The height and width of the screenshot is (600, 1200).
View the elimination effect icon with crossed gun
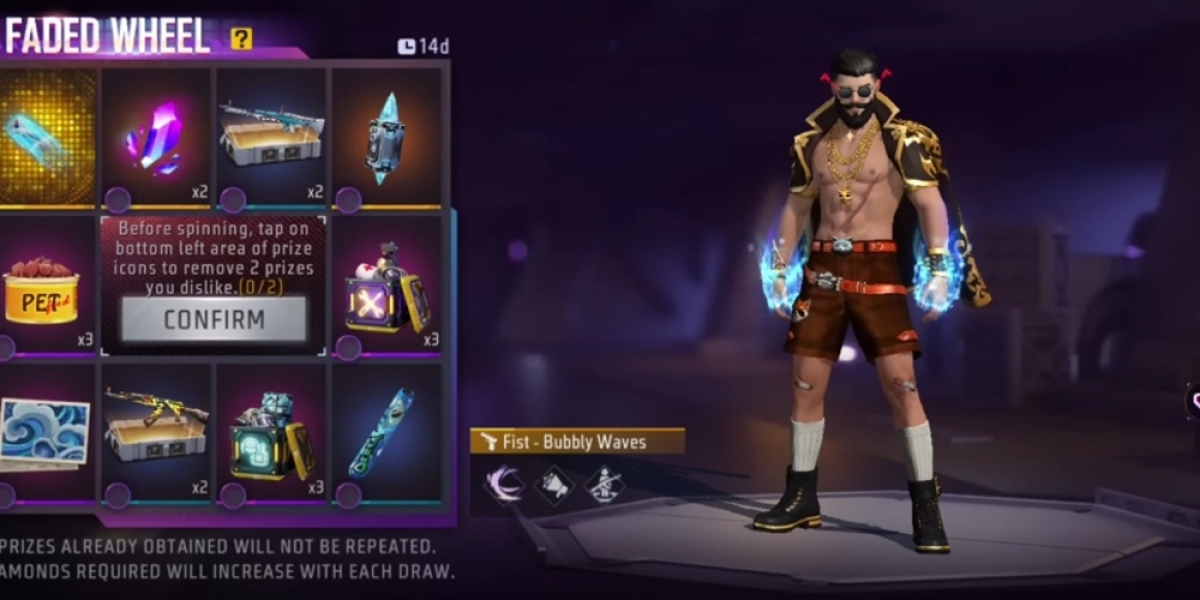[604, 484]
